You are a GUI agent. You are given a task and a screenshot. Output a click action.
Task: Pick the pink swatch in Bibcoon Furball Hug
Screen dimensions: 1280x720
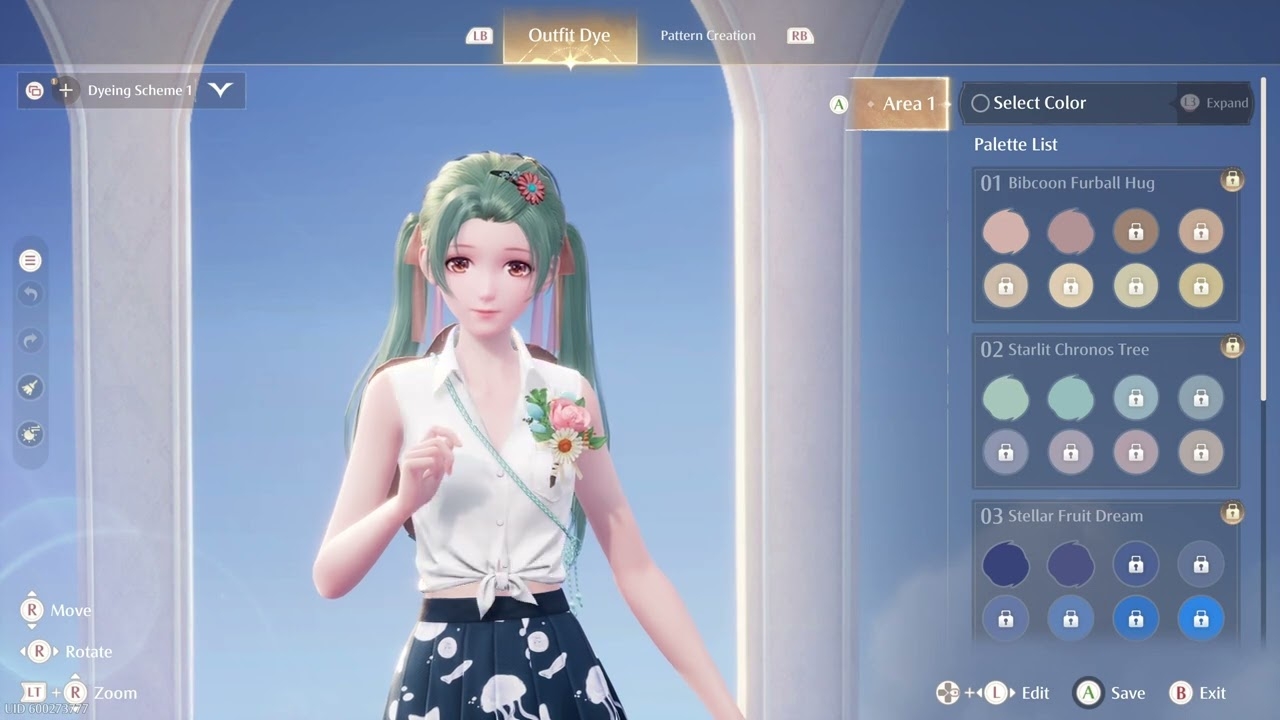[1006, 231]
